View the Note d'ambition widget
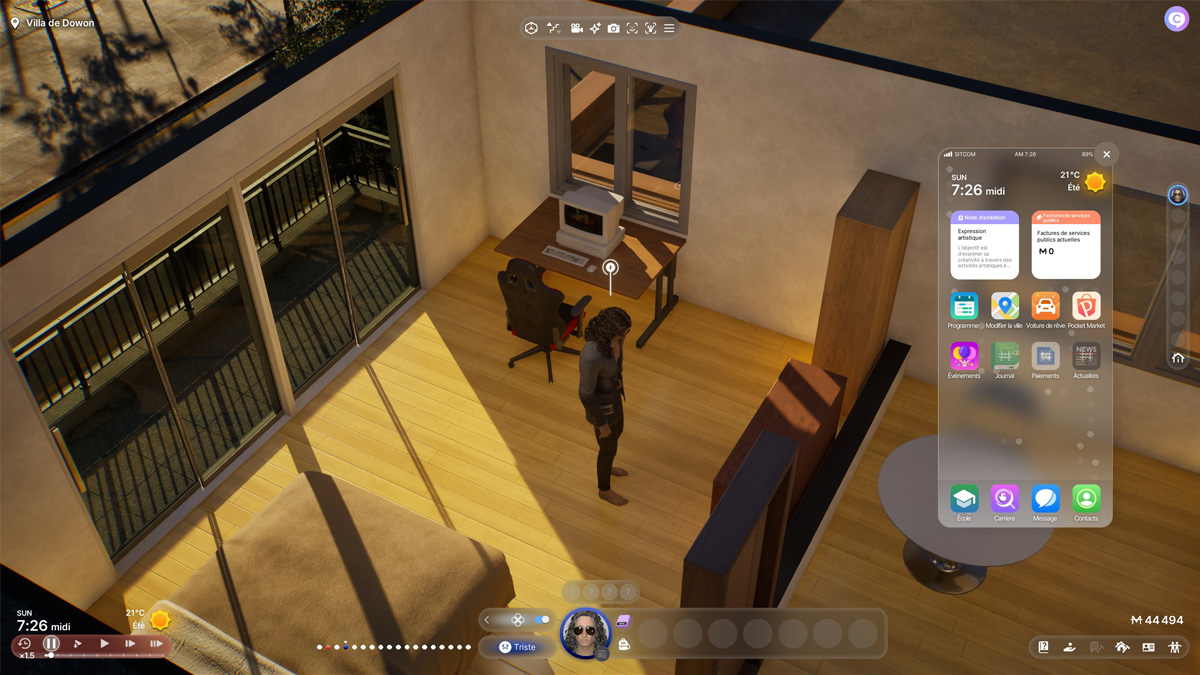The width and height of the screenshot is (1200, 675). [984, 245]
